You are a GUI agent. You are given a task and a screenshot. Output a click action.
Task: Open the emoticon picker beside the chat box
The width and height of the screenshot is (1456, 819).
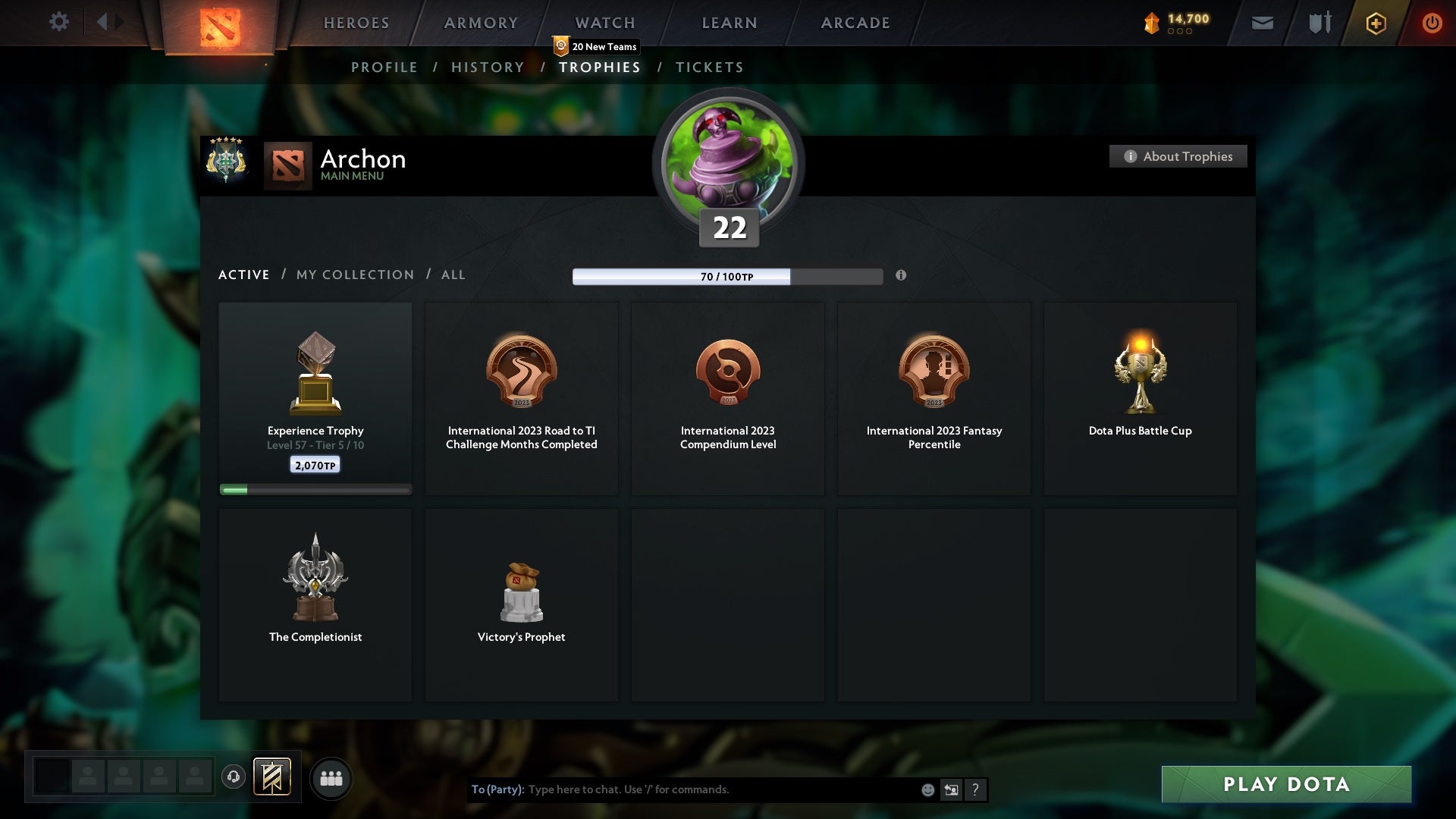coord(927,789)
